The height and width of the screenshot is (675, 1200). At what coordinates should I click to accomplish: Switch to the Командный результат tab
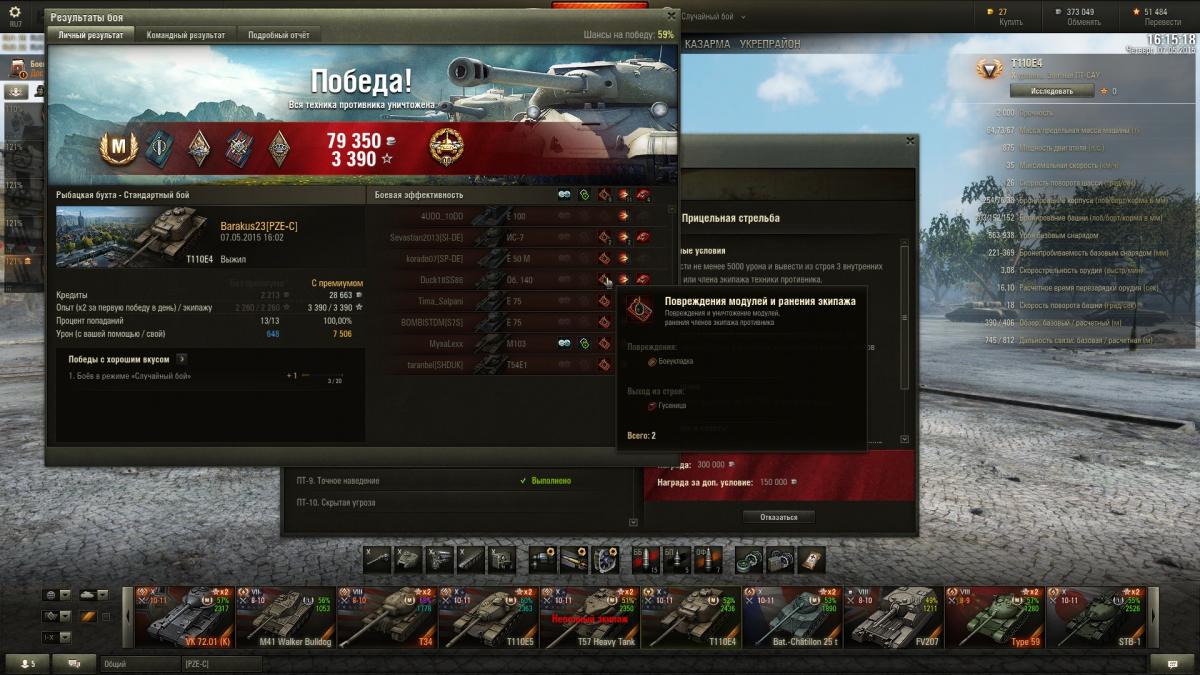tap(185, 35)
